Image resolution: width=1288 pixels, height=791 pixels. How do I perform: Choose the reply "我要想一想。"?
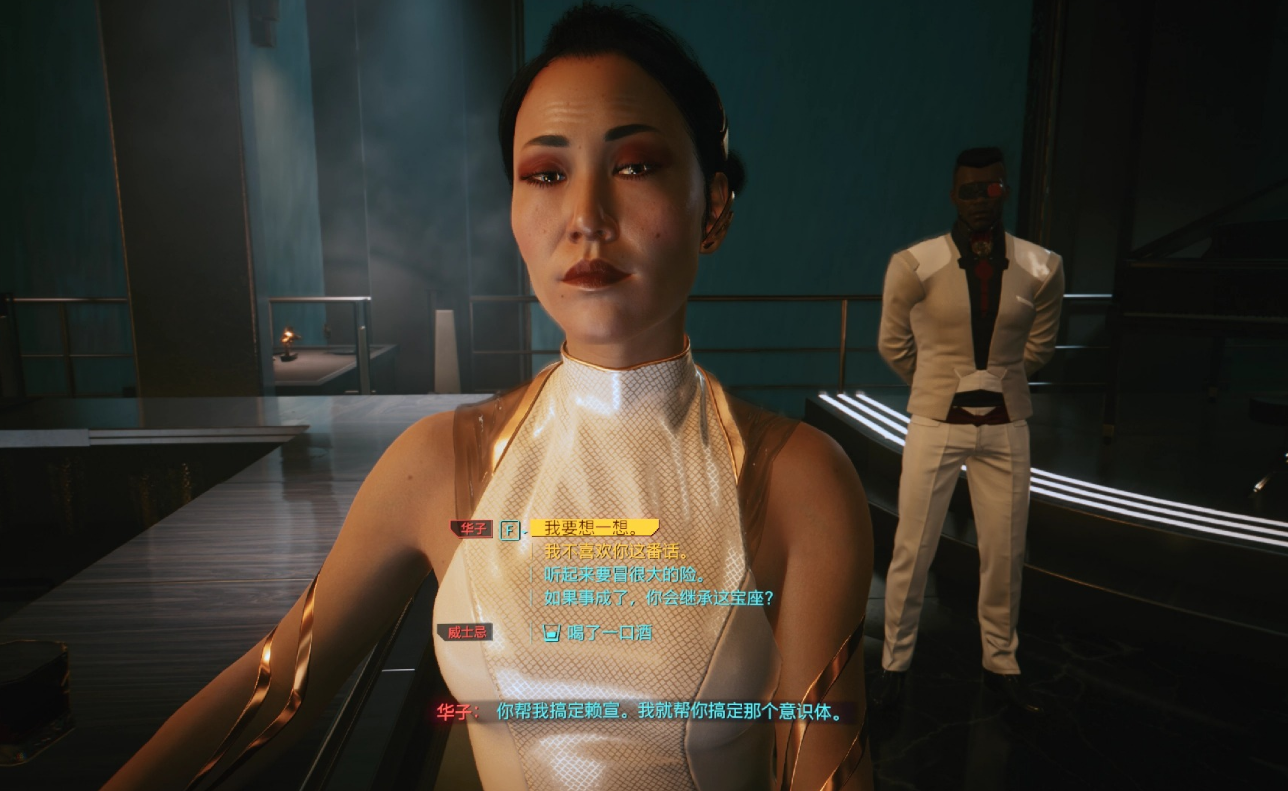(593, 528)
